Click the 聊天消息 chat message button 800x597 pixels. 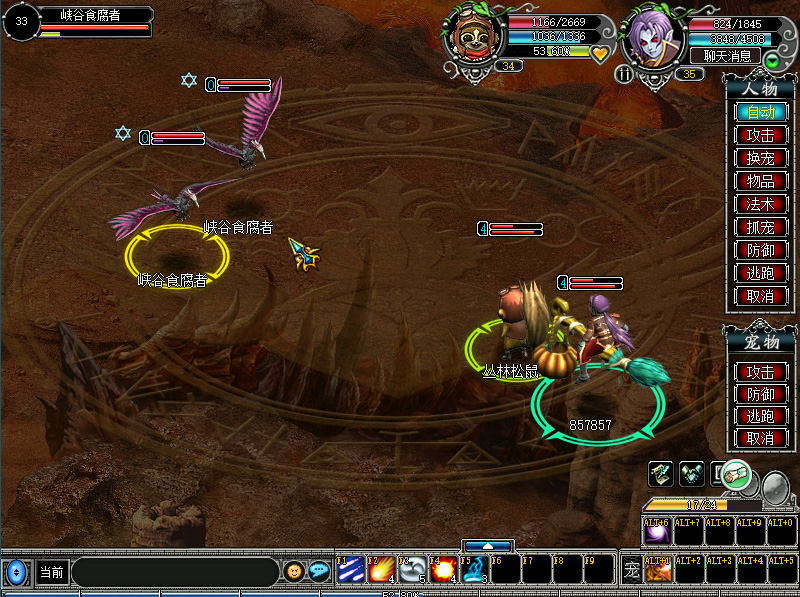tap(727, 56)
